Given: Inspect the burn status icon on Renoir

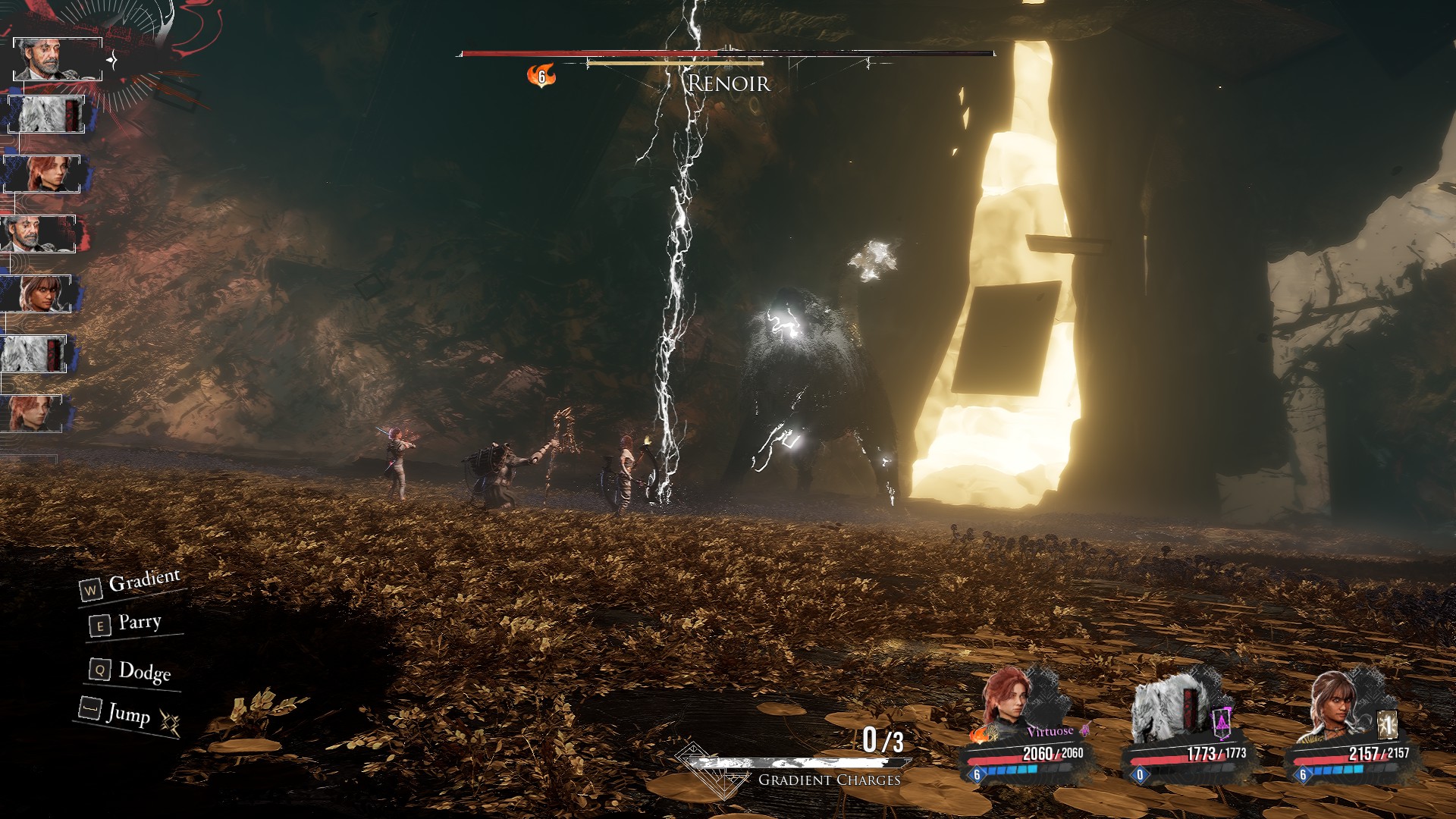Looking at the screenshot, I should click(x=541, y=76).
